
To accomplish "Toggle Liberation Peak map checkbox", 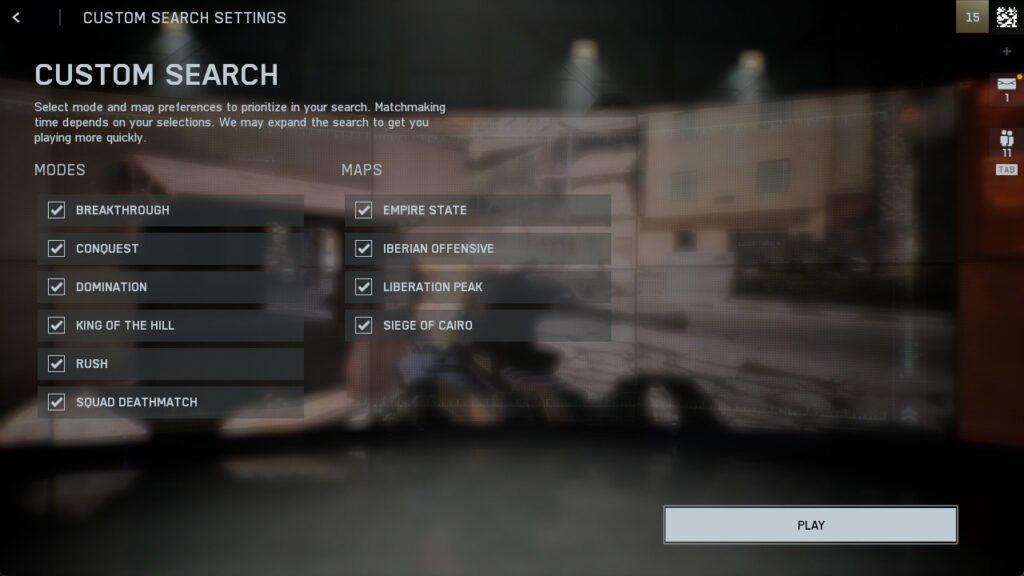I will click(364, 287).
